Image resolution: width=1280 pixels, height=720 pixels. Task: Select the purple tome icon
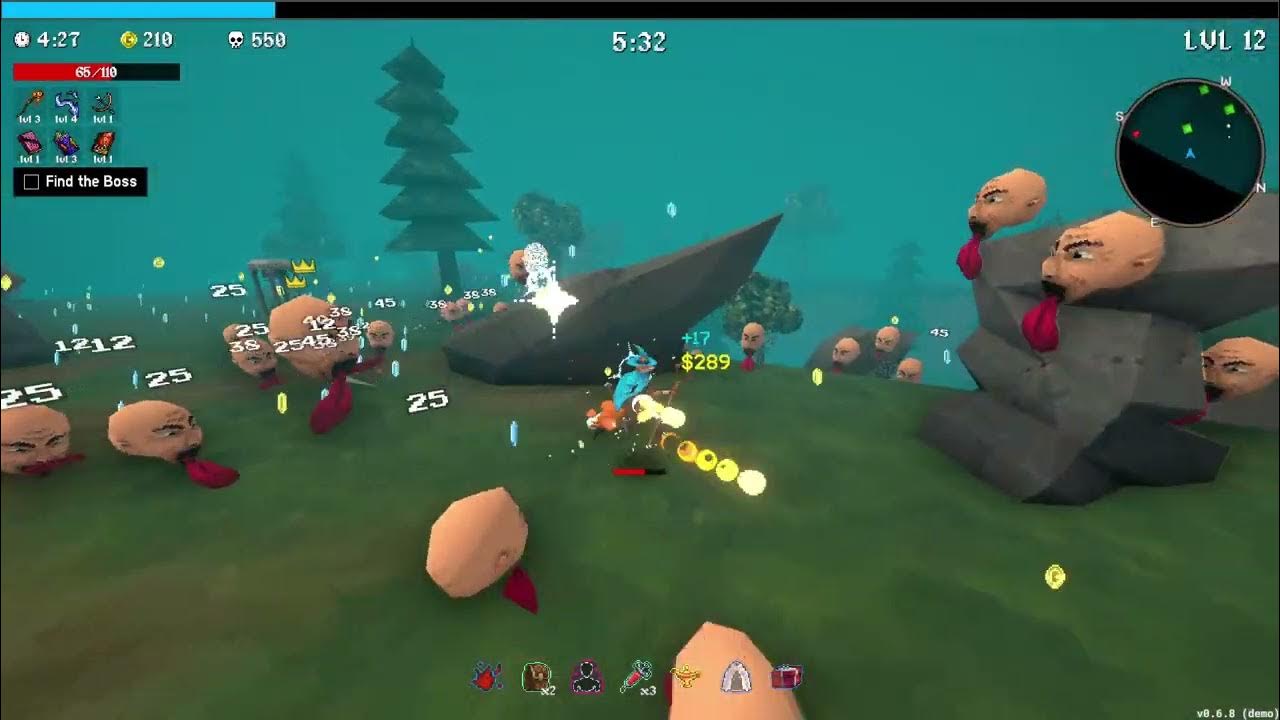tap(66, 143)
